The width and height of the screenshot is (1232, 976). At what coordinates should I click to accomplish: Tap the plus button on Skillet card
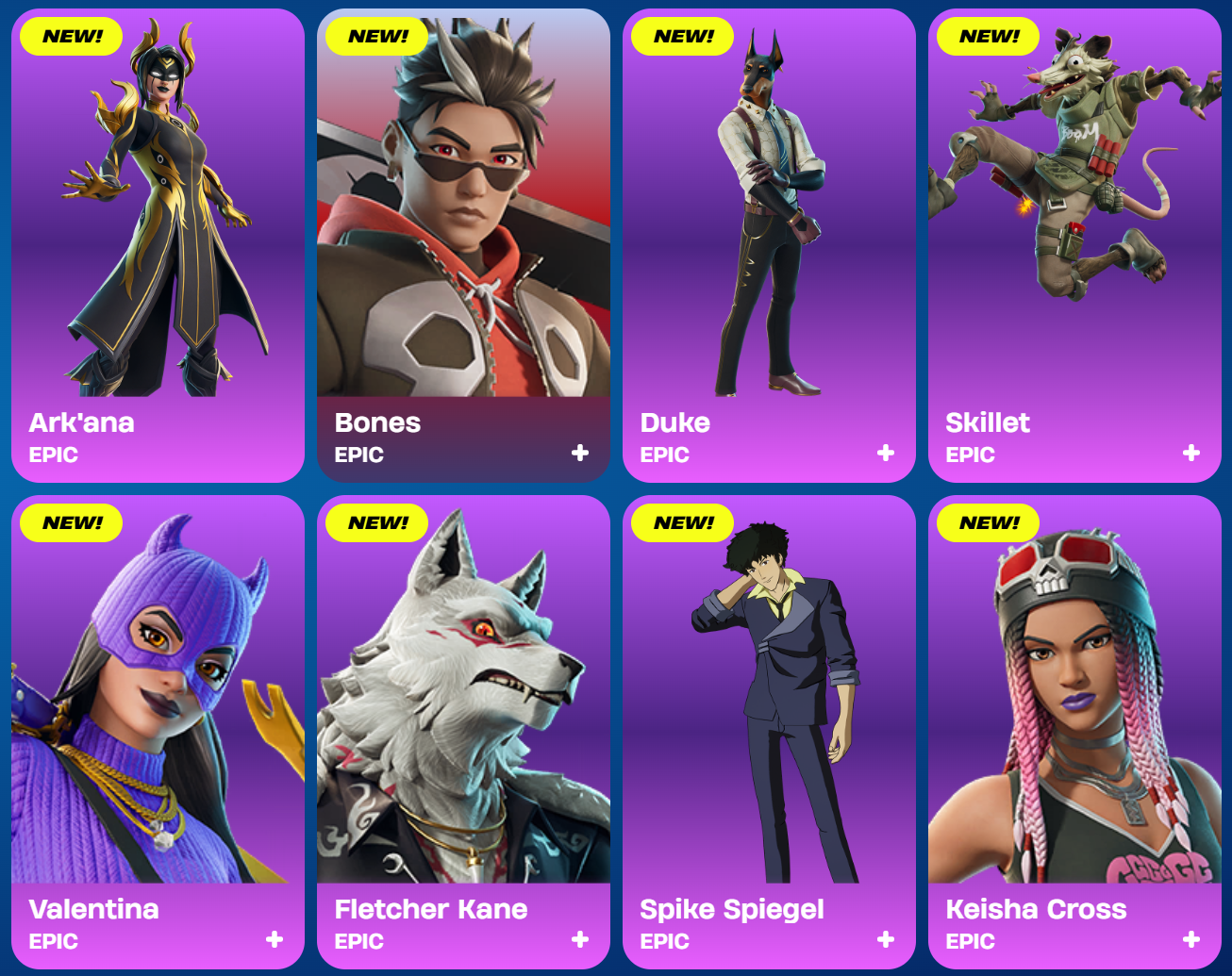1191,454
